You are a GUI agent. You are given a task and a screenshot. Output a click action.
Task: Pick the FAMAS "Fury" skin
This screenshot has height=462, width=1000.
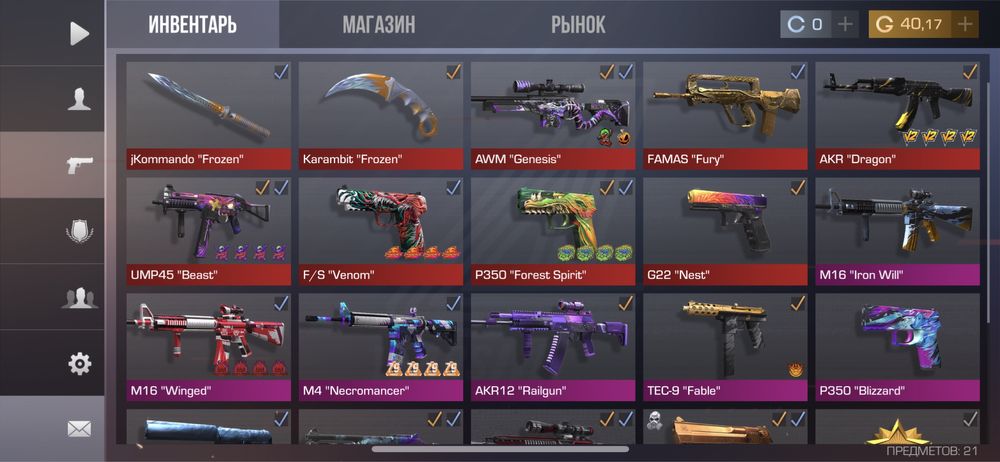[x=725, y=114]
